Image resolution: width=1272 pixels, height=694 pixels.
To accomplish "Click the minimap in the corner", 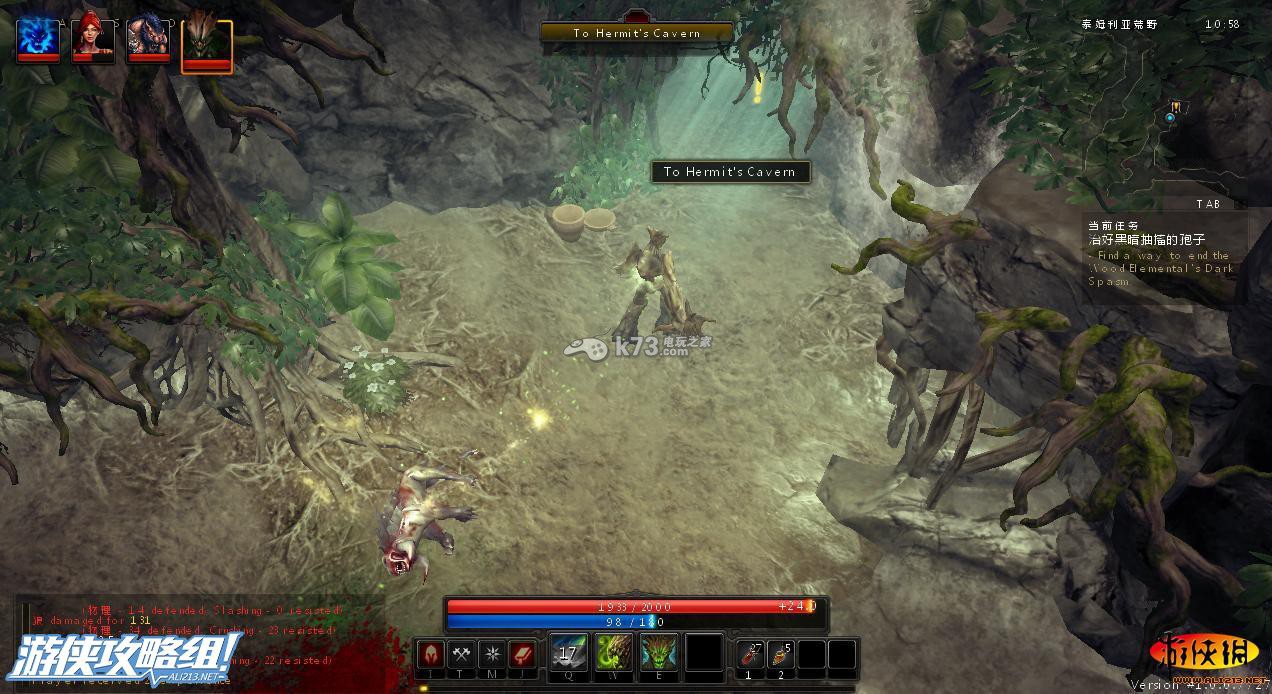I will pyautogui.click(x=1172, y=110).
